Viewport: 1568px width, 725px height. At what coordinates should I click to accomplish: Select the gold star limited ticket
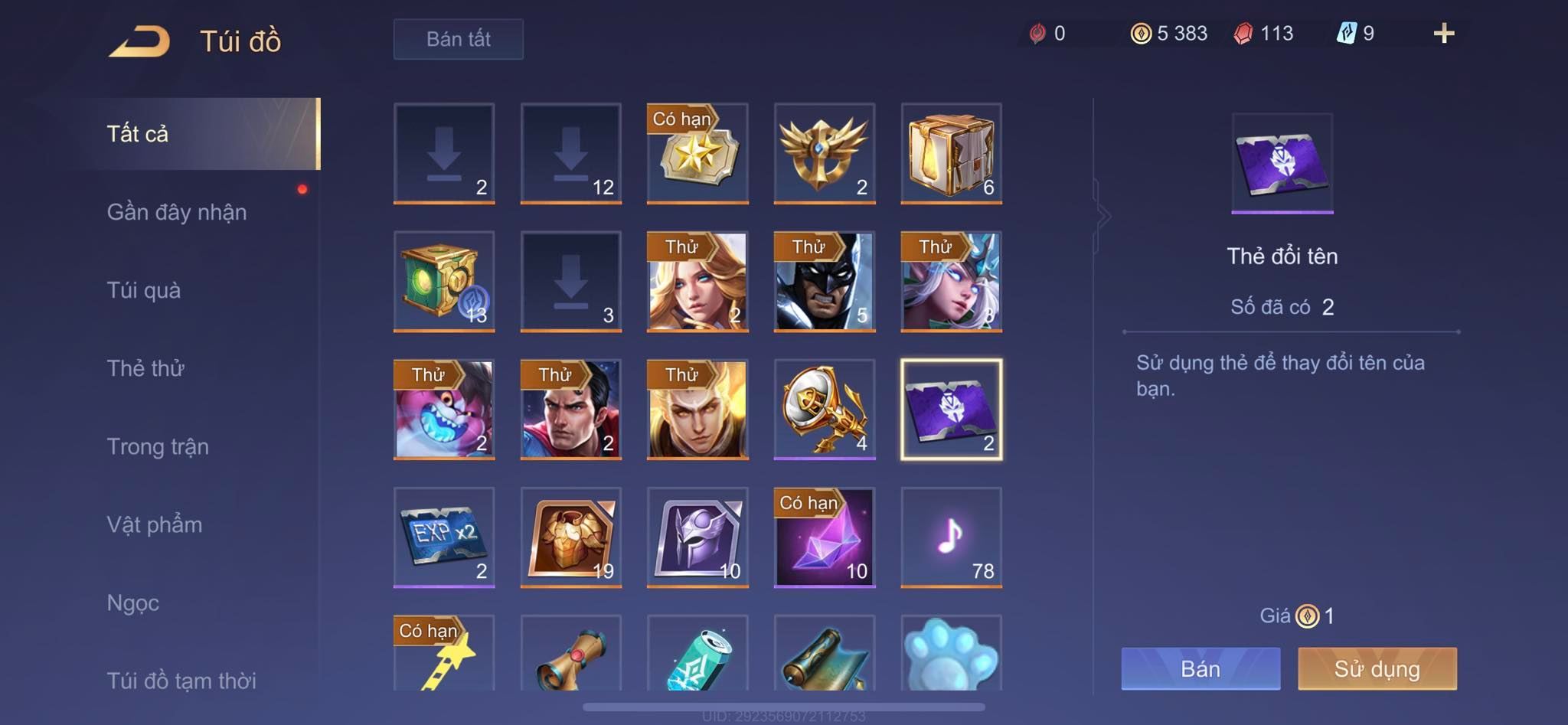697,153
